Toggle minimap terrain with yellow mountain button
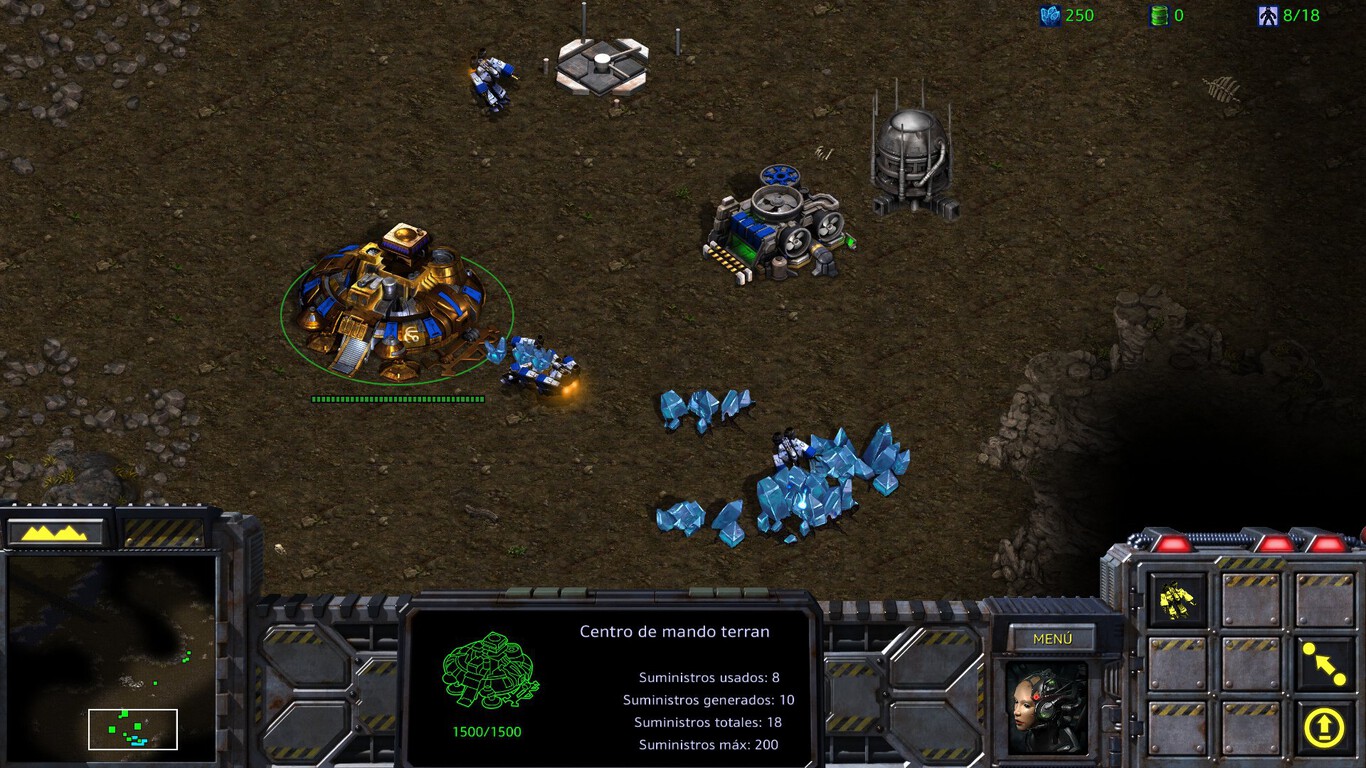1366x768 pixels. pos(58,533)
